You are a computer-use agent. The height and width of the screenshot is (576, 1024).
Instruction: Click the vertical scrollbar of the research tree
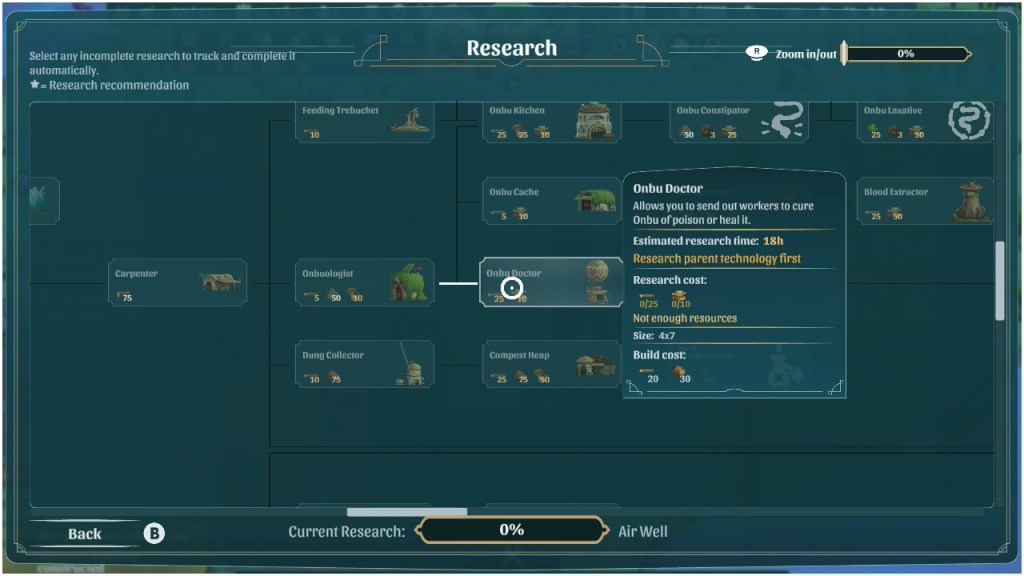tap(1000, 281)
